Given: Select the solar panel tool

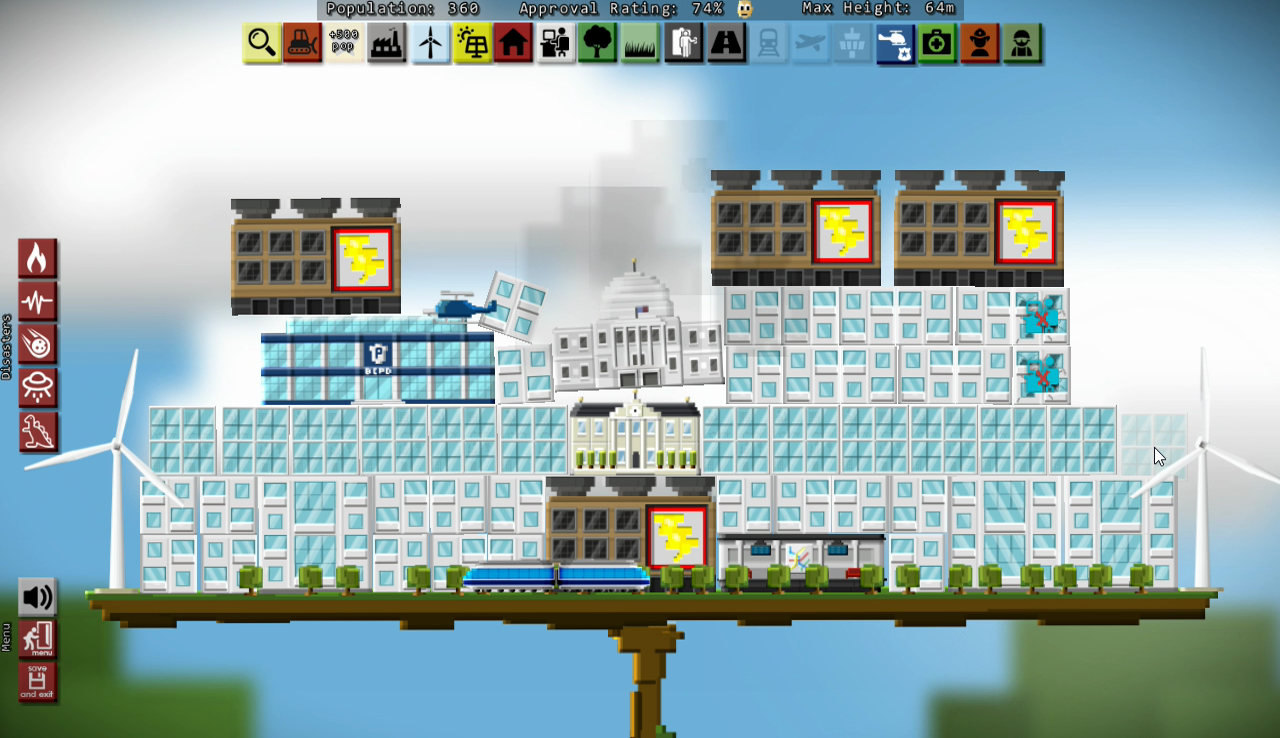Looking at the screenshot, I should point(471,43).
